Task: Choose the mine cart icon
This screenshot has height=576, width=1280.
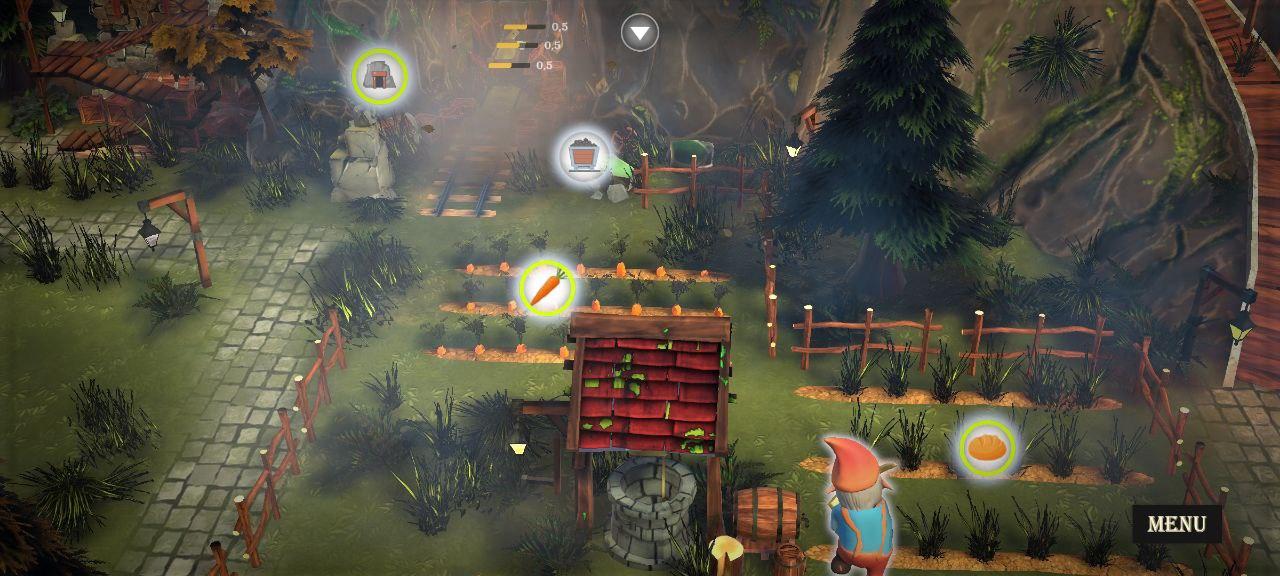Action: 584,156
